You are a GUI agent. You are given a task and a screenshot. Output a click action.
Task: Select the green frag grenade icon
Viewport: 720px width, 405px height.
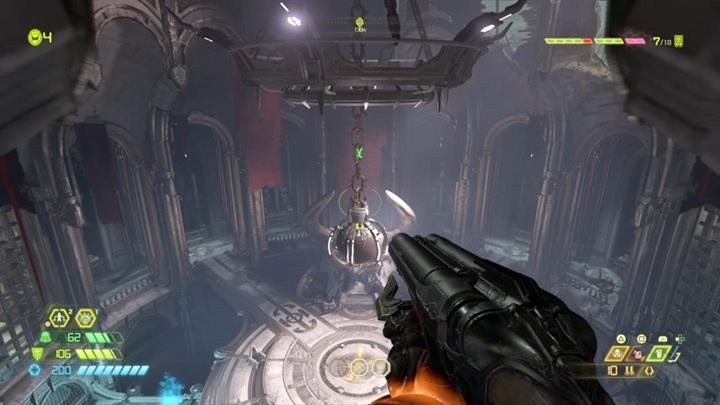[657, 352]
